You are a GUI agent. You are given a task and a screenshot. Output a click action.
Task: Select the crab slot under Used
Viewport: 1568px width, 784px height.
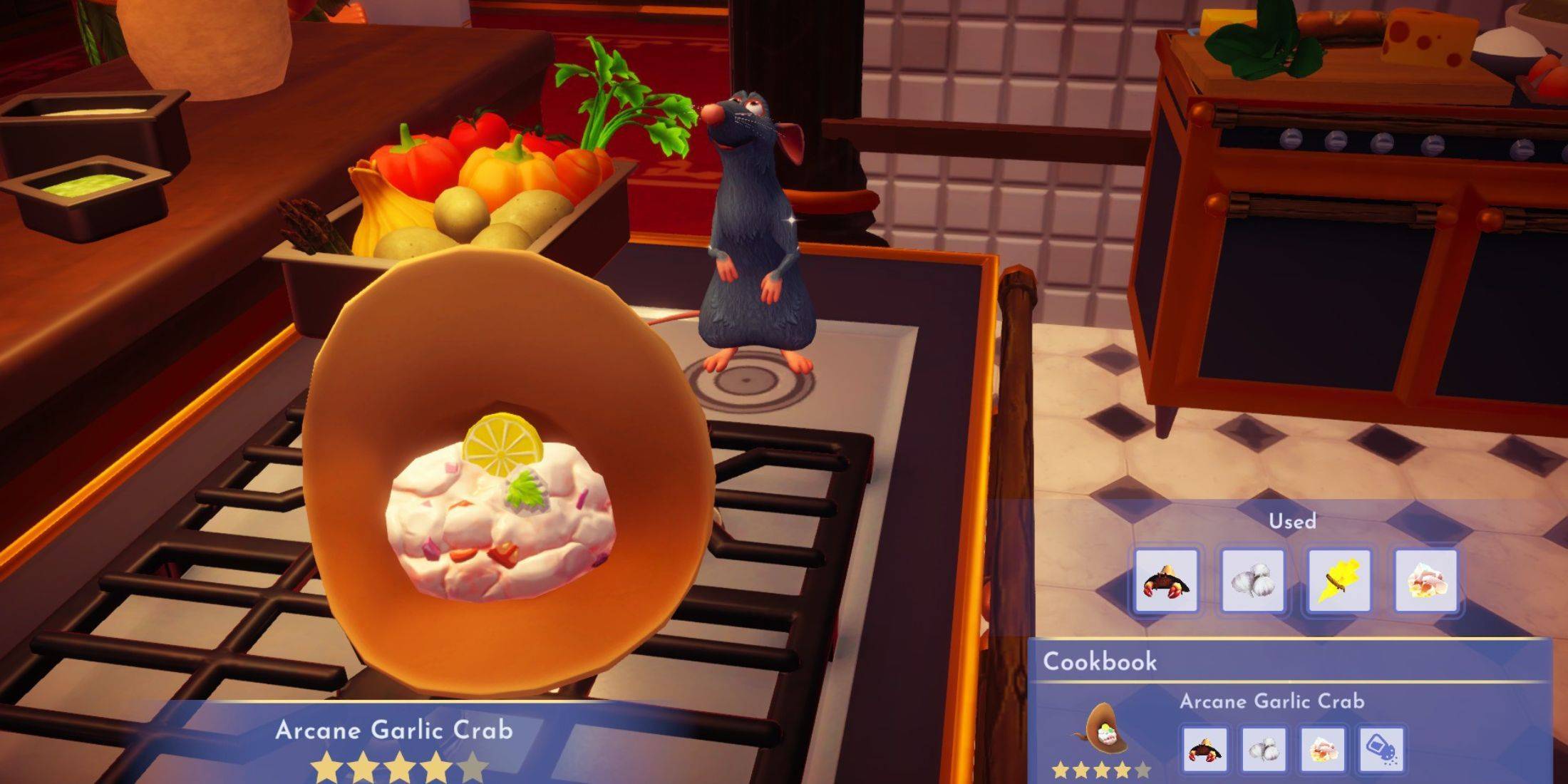(x=1165, y=581)
